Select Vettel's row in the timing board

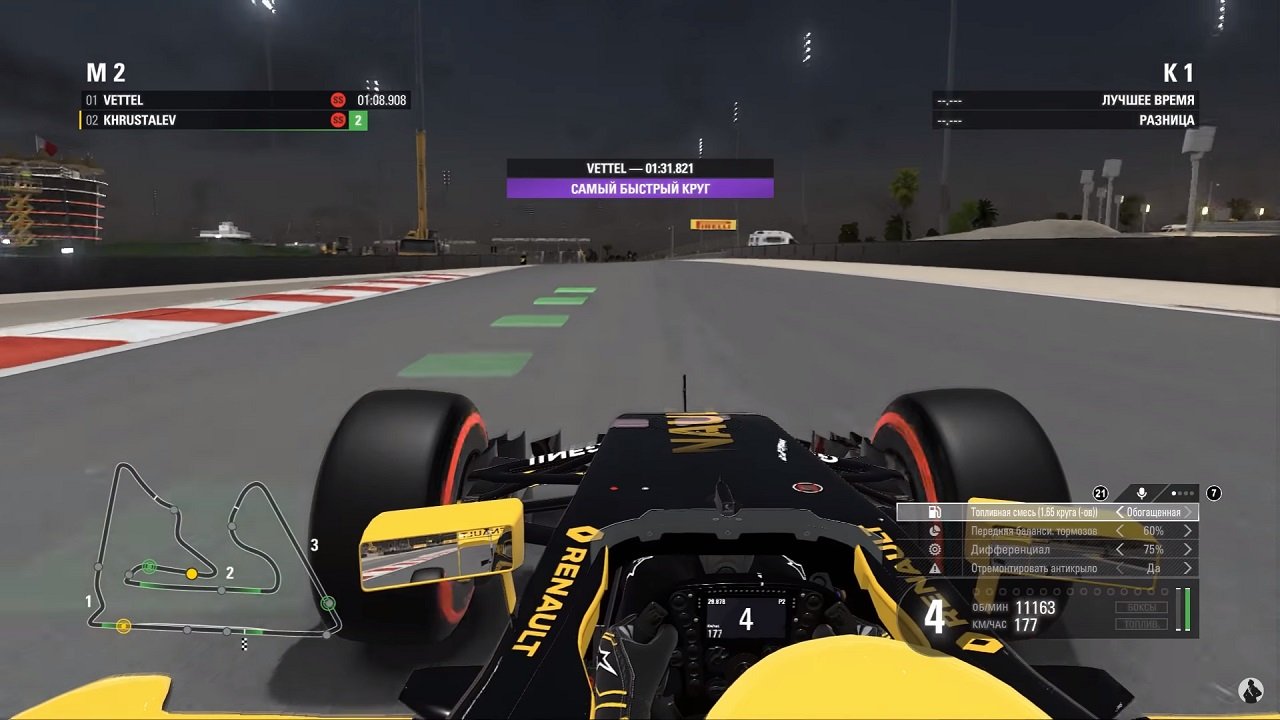pyautogui.click(x=200, y=100)
